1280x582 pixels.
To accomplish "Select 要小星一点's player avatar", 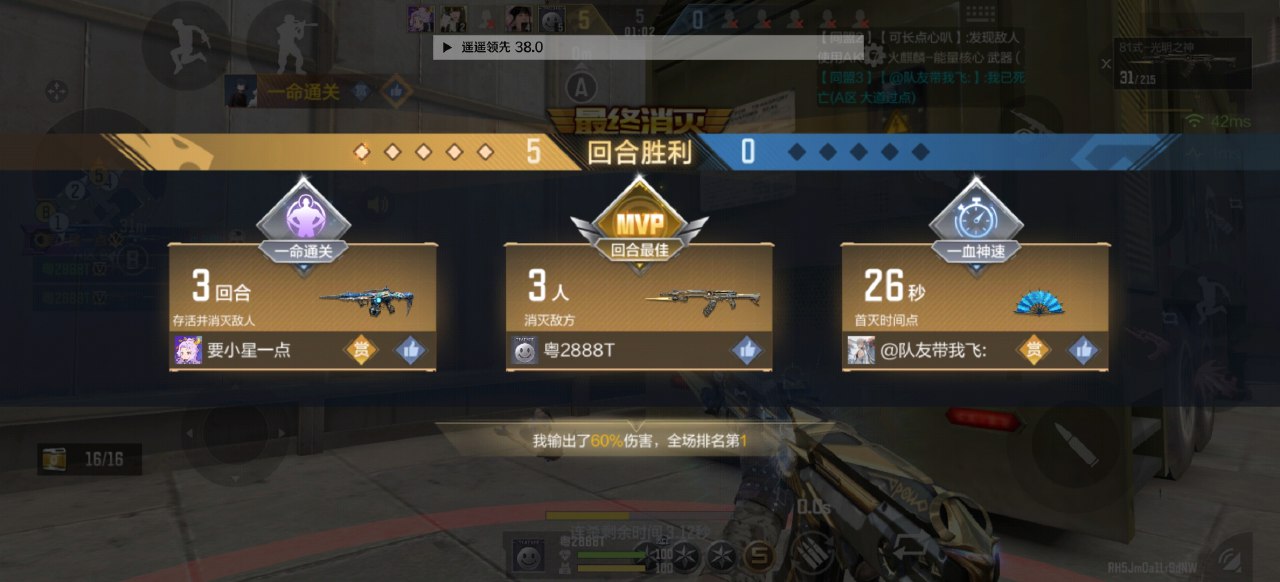I will pos(188,350).
